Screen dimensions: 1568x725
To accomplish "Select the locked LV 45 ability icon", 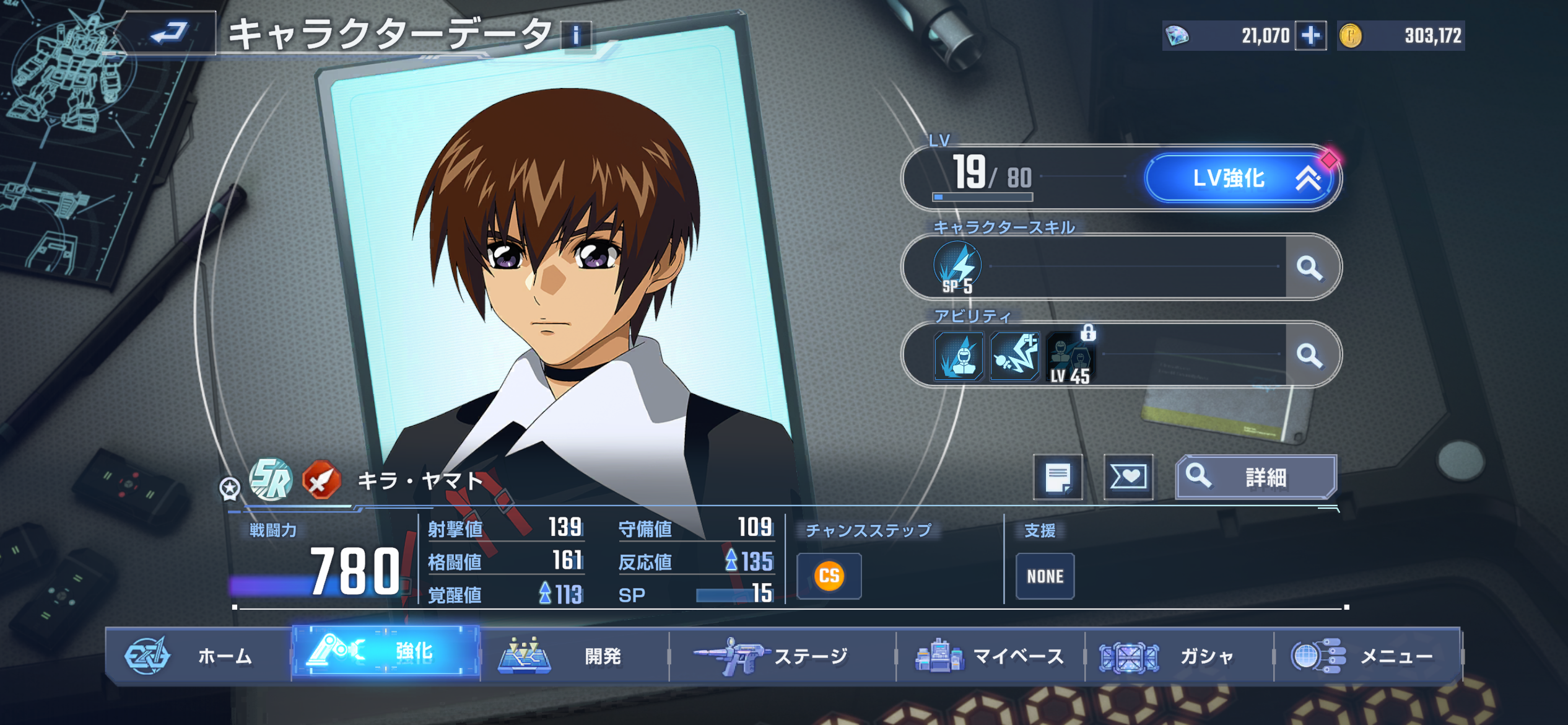I will [x=1070, y=357].
